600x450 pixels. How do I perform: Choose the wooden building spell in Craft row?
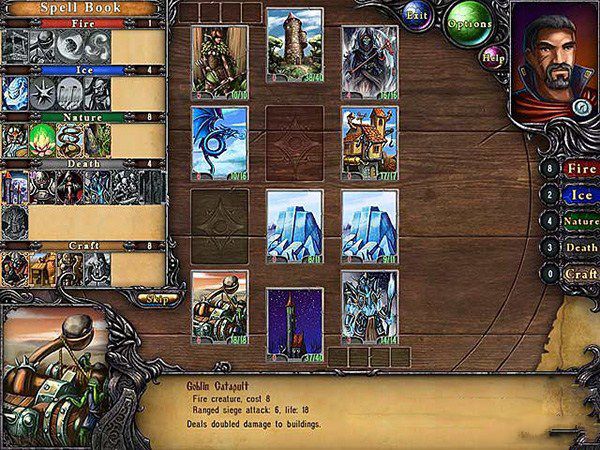(44, 268)
